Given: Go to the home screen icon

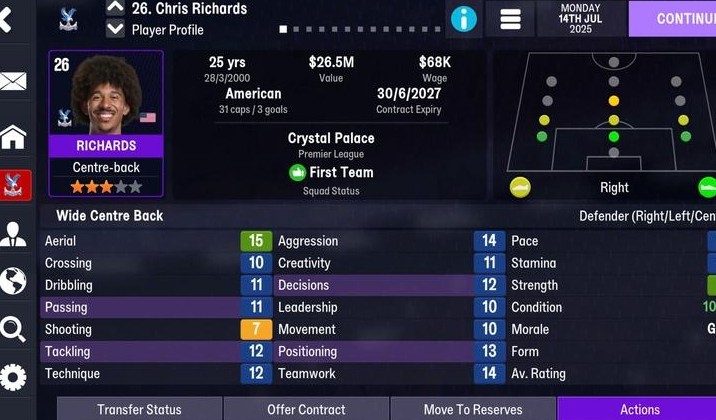Looking at the screenshot, I should point(13,135).
